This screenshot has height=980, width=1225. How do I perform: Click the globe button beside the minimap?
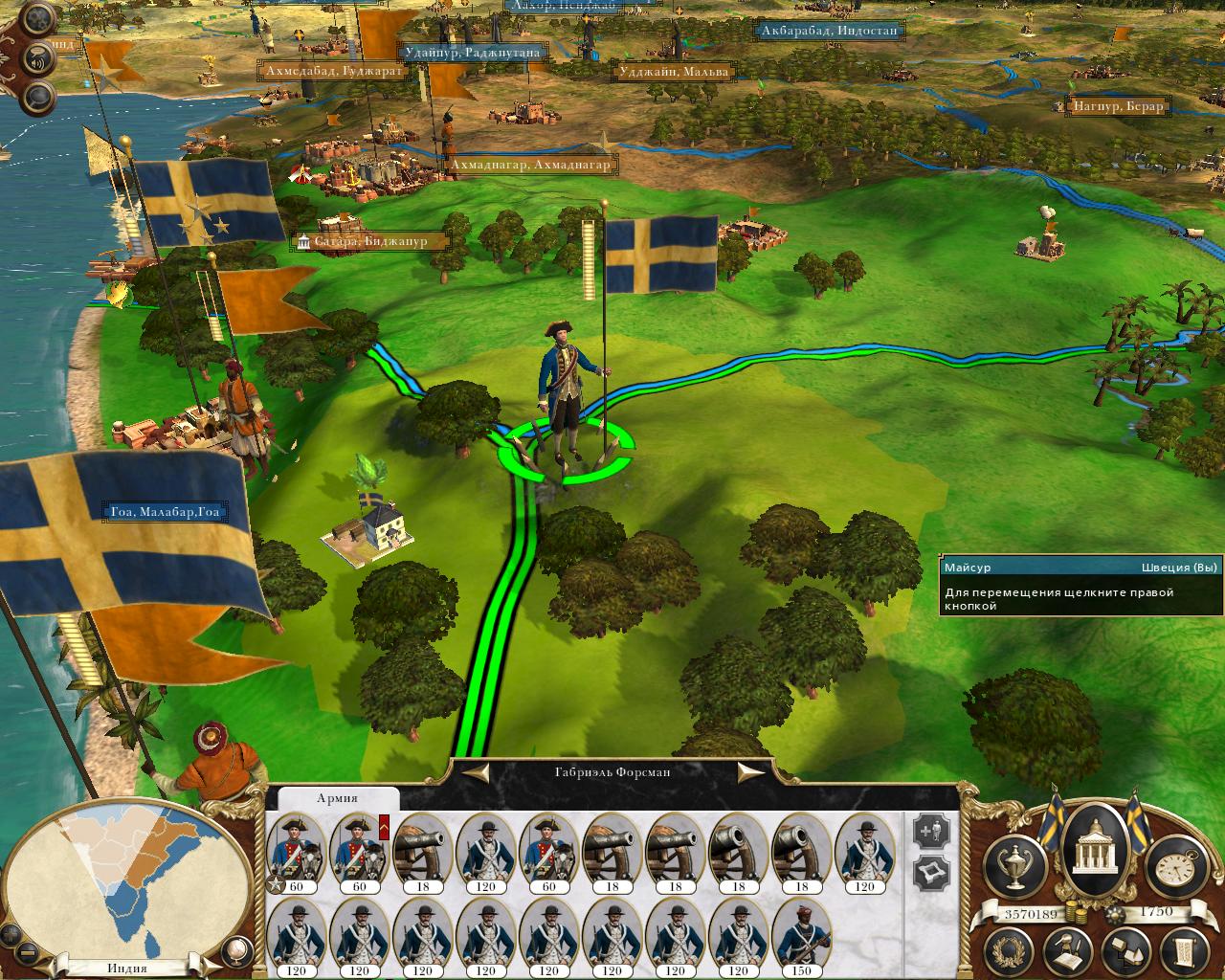click(234, 953)
